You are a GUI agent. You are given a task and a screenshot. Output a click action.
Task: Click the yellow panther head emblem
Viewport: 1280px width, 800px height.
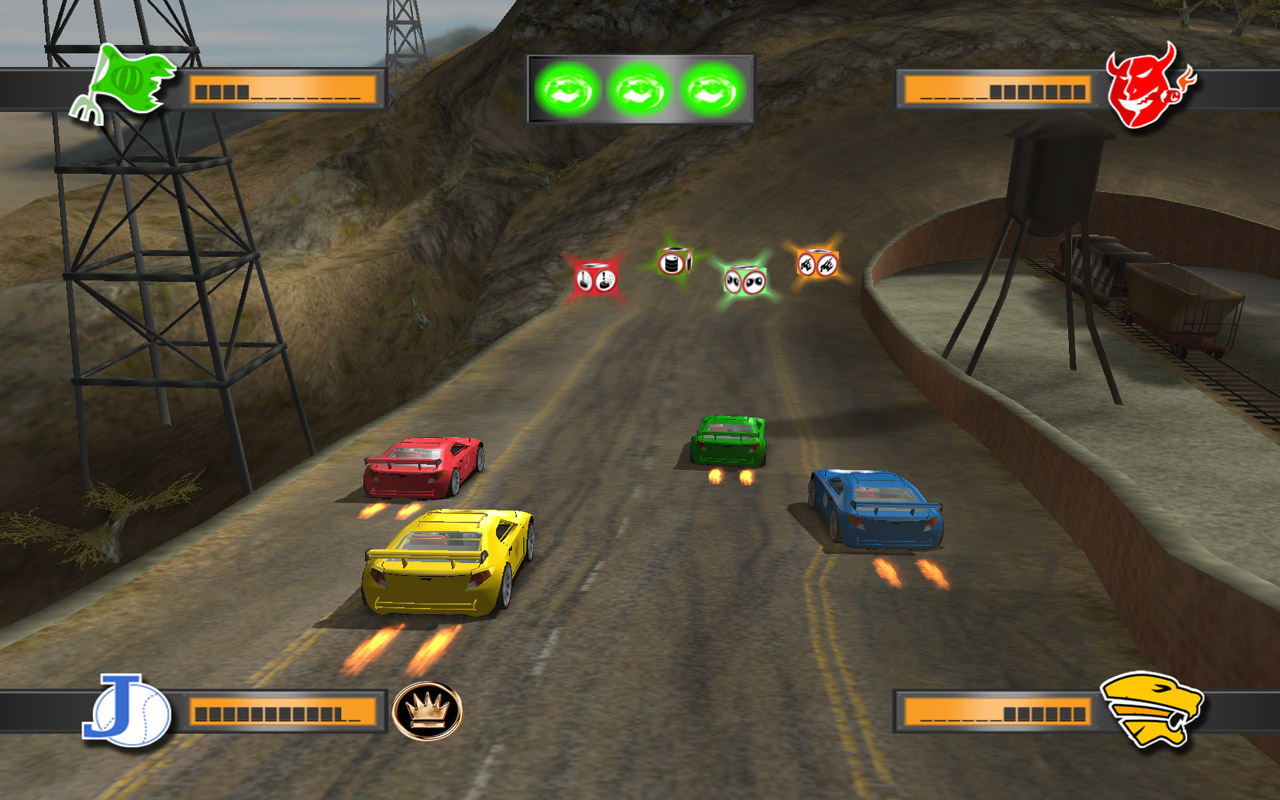[1150, 710]
